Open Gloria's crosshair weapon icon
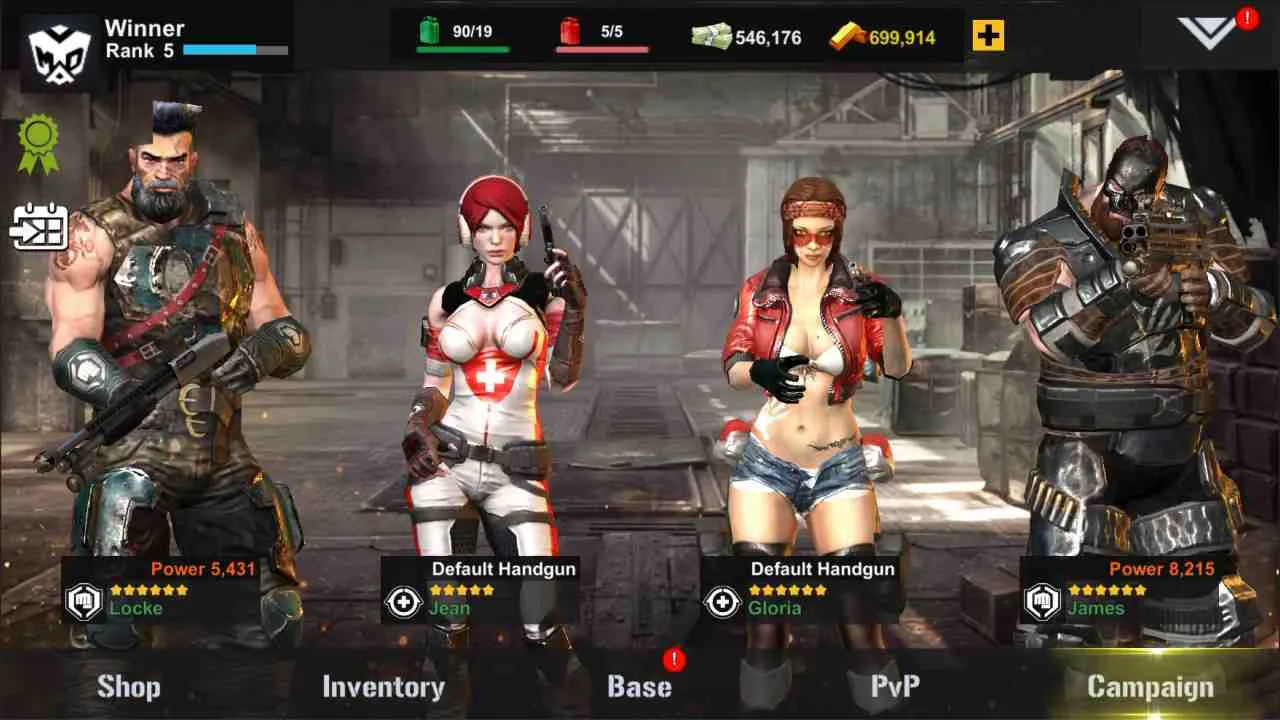The height and width of the screenshot is (720, 1280). tap(721, 601)
